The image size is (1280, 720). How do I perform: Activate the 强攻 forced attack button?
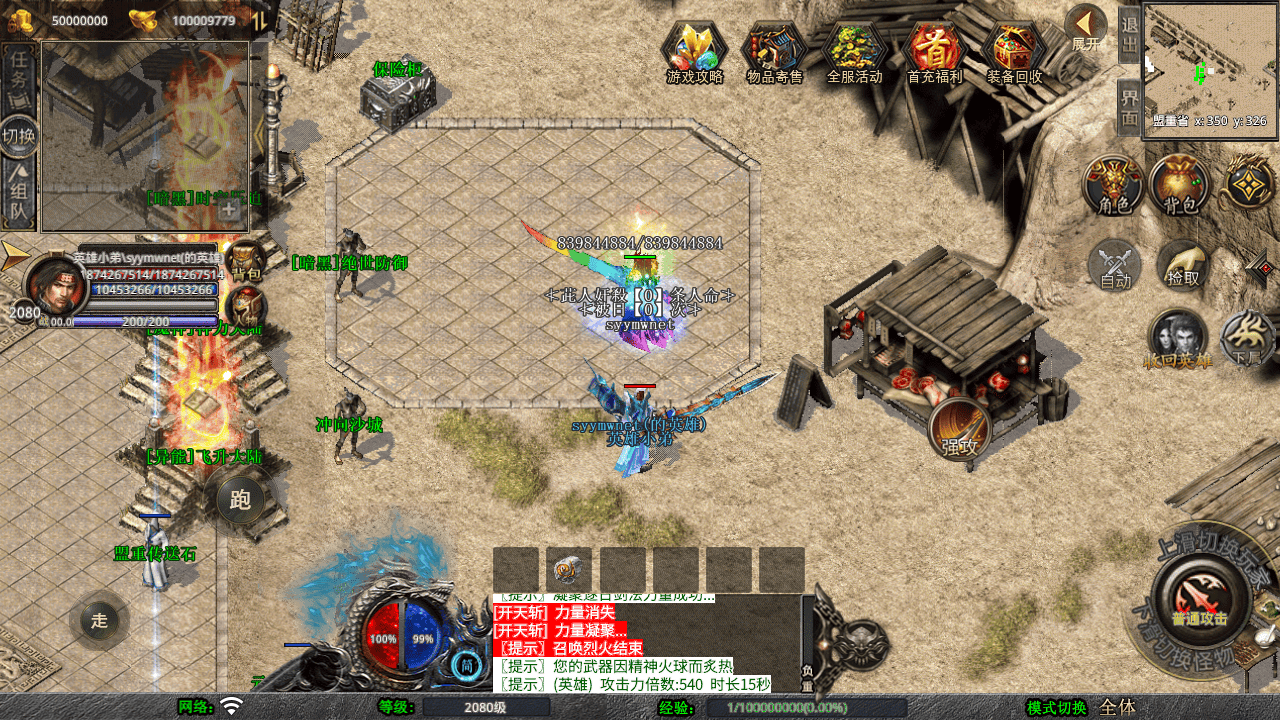[959, 431]
